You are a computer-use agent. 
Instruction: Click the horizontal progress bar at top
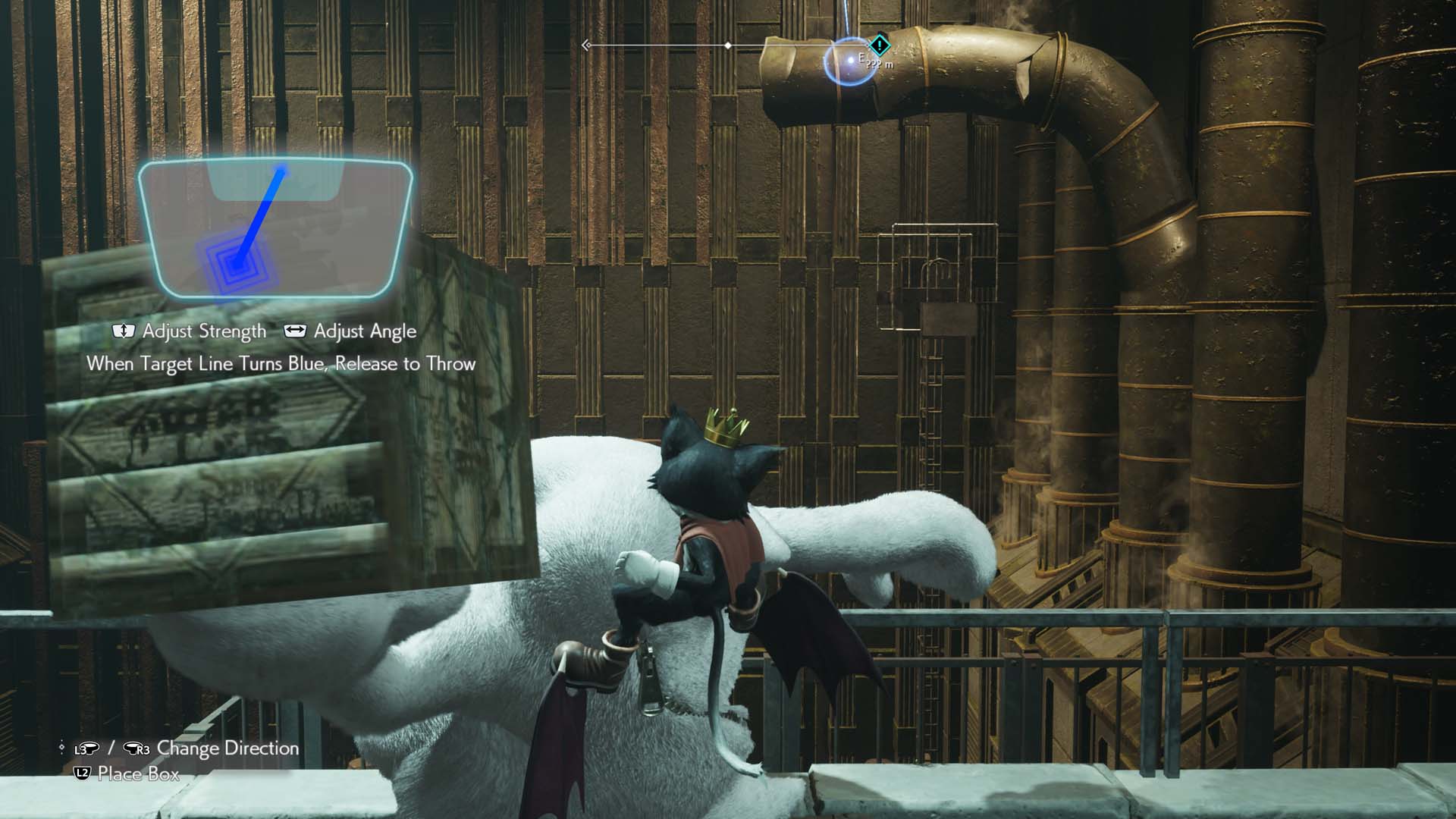(660, 45)
